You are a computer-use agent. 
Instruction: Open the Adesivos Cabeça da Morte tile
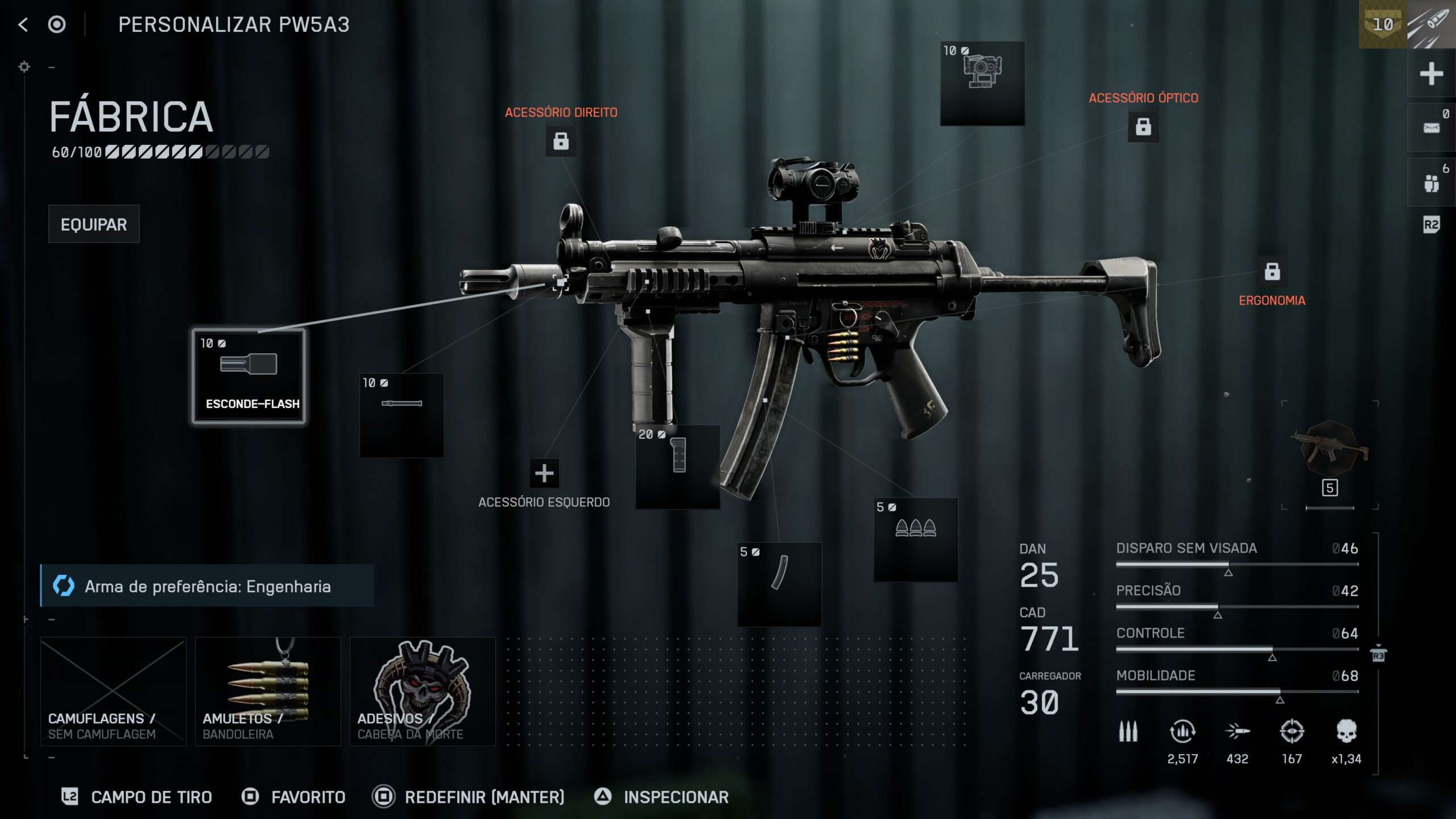(x=423, y=691)
